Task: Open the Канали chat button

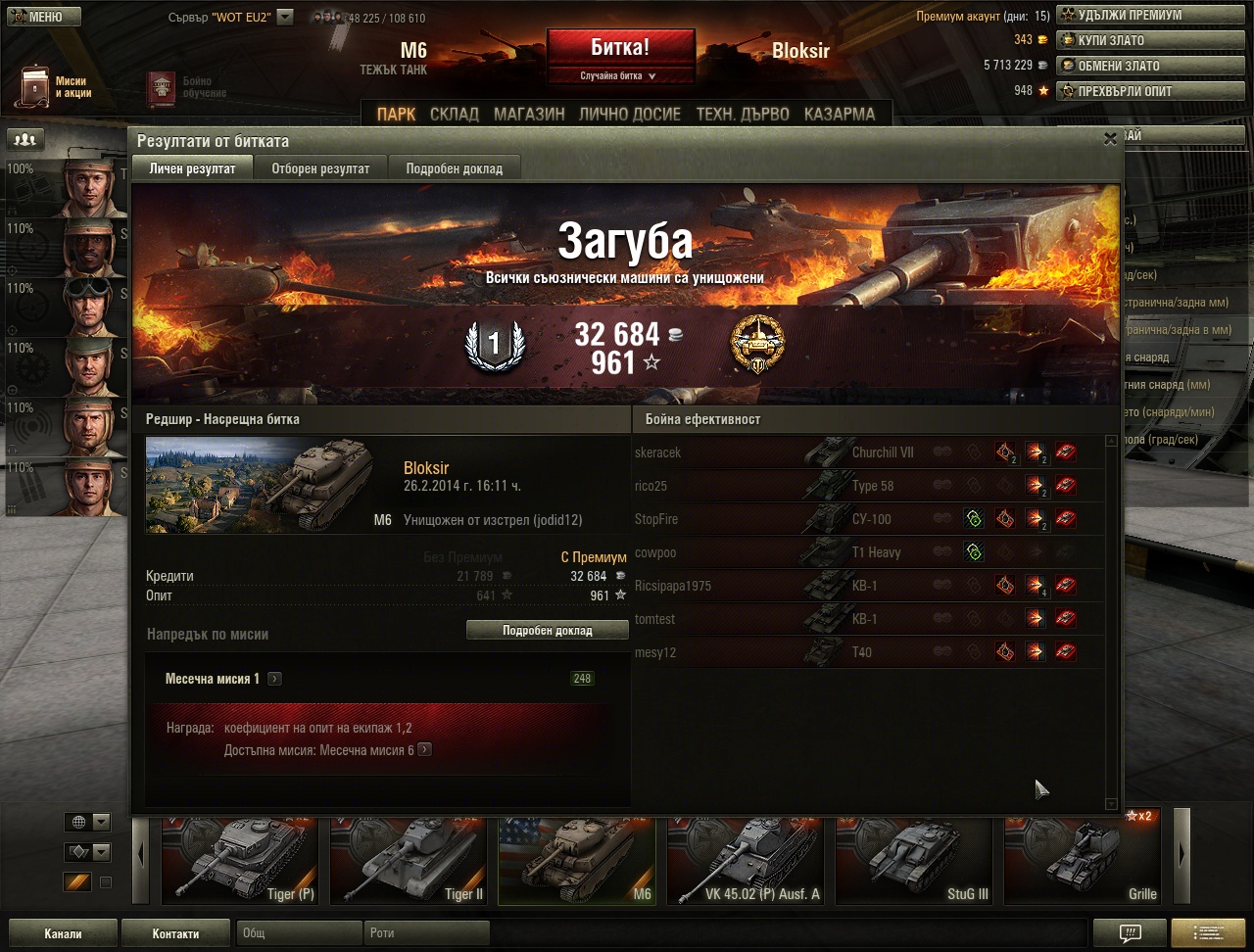Action: [x=63, y=933]
